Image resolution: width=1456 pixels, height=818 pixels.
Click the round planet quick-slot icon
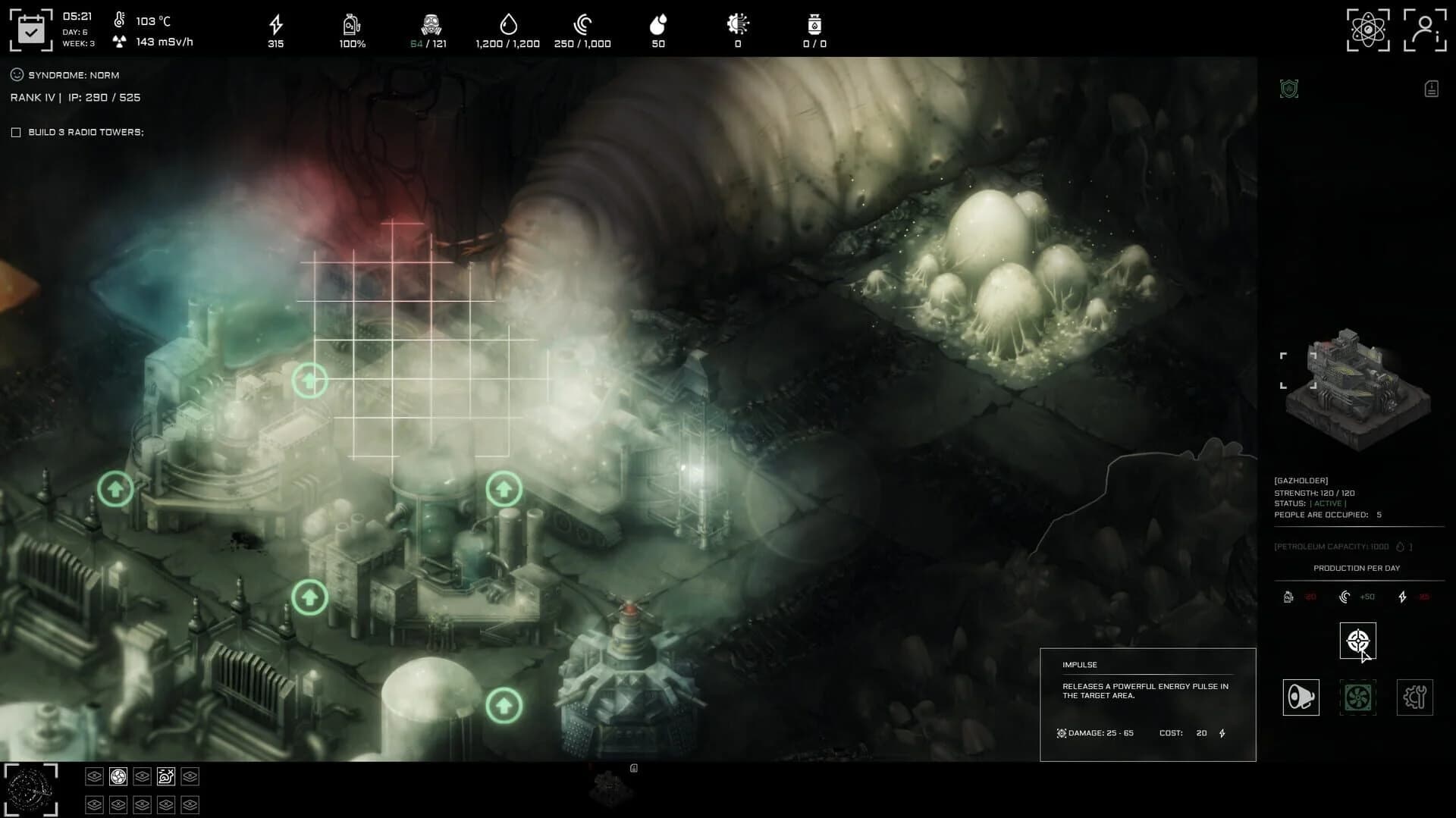click(x=118, y=776)
